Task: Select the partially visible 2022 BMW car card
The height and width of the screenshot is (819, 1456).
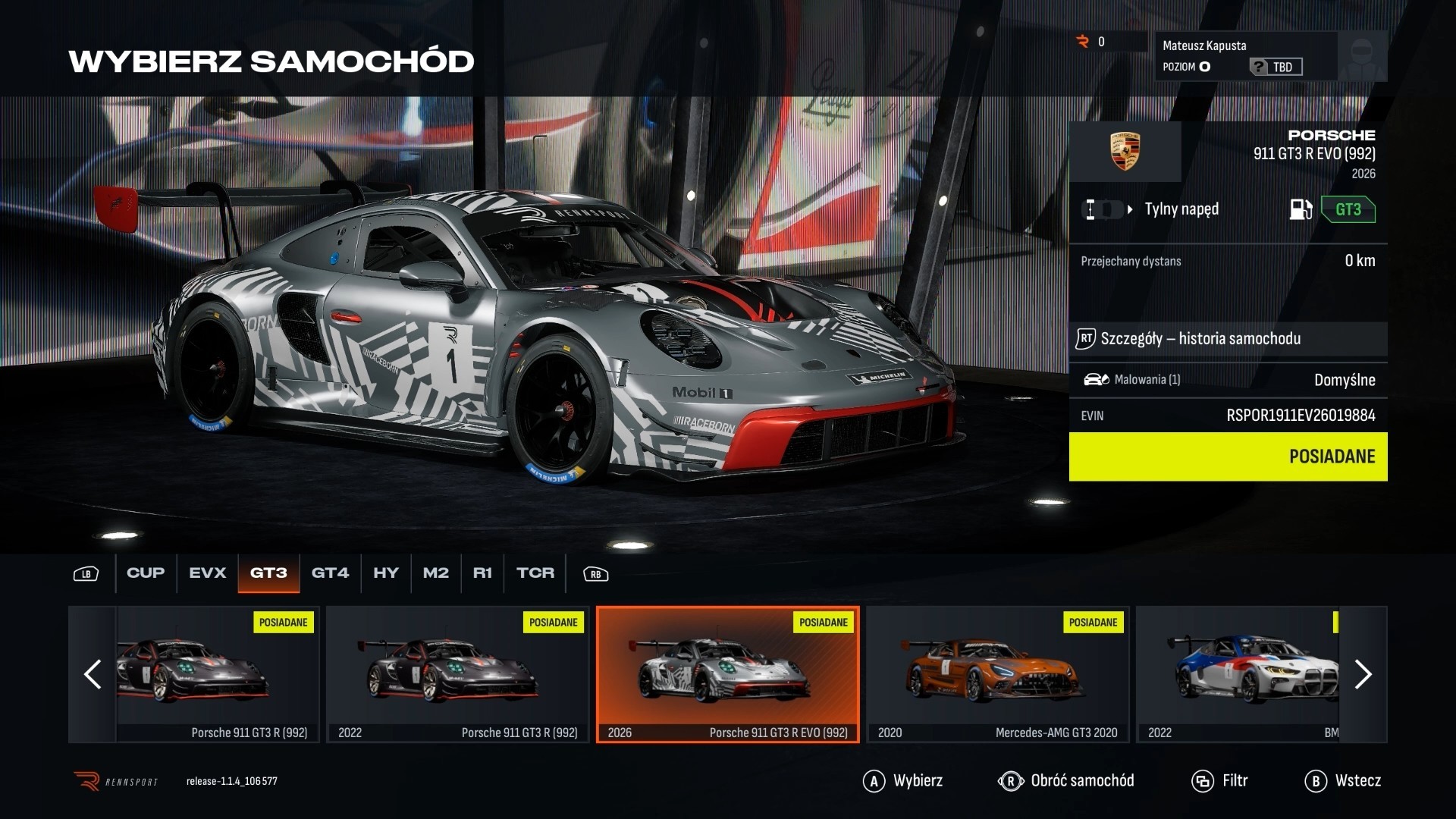Action: (x=1244, y=674)
